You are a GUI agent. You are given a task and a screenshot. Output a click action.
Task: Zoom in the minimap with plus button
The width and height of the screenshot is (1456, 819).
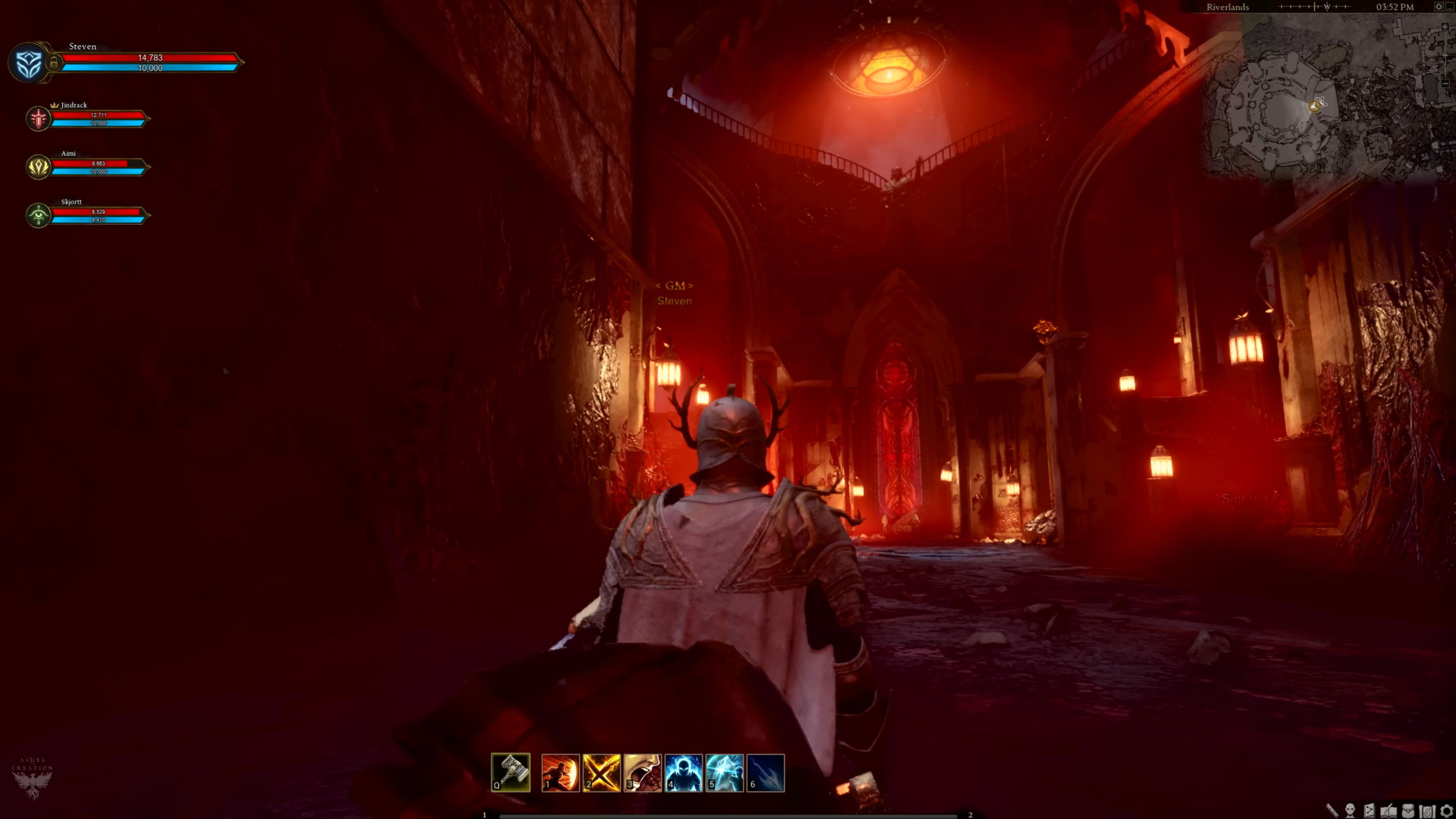[1445, 27]
